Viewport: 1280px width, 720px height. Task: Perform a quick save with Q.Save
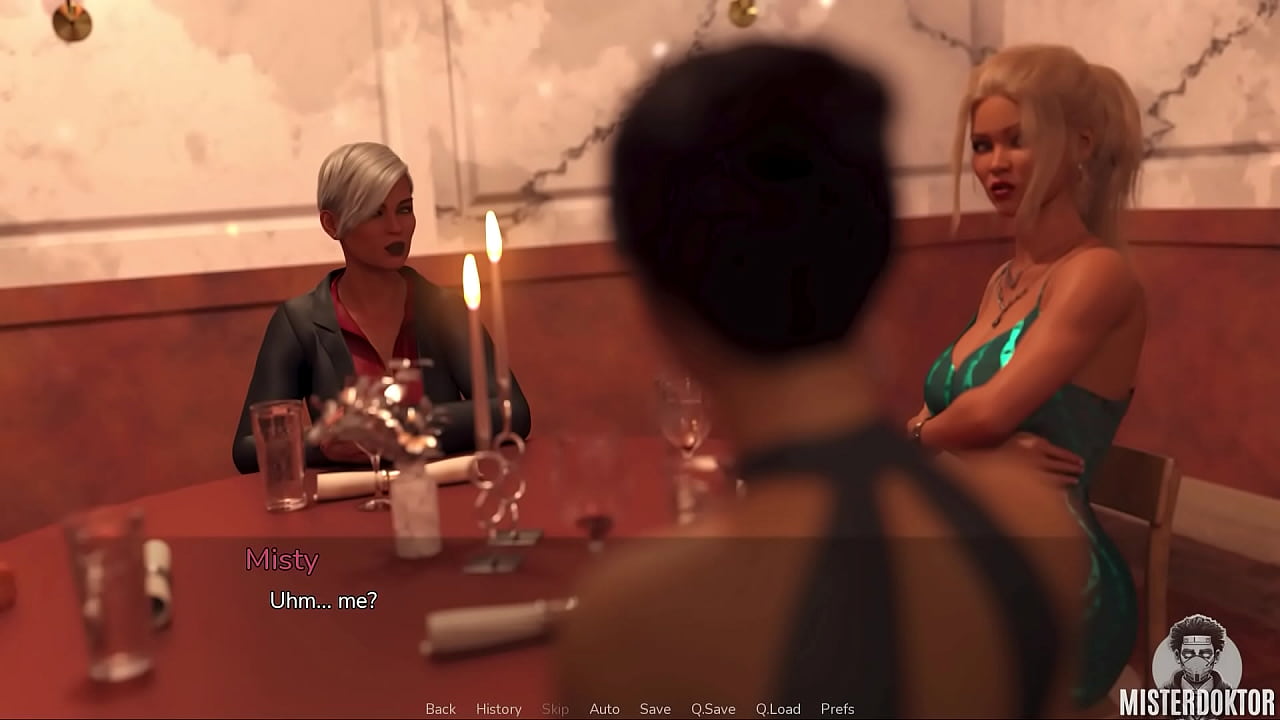tap(713, 708)
